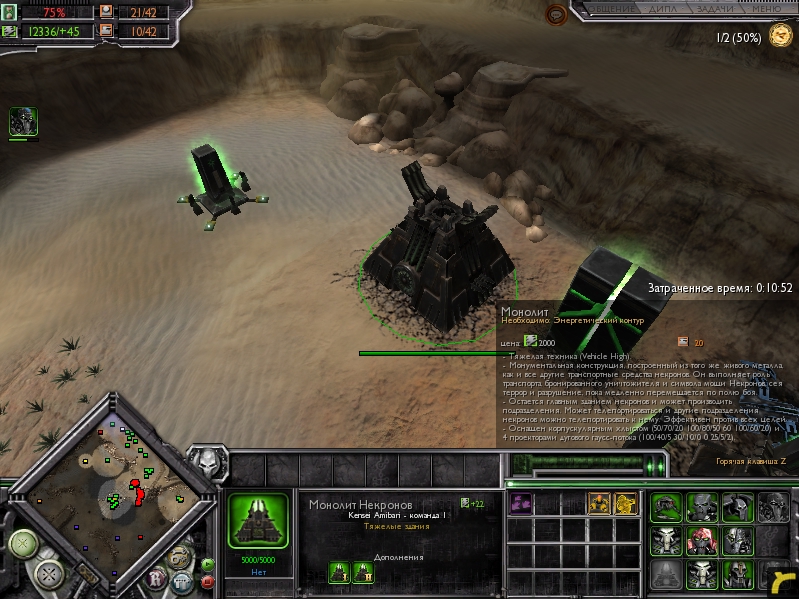Click the gold objective progress coin icon

[x=781, y=38]
